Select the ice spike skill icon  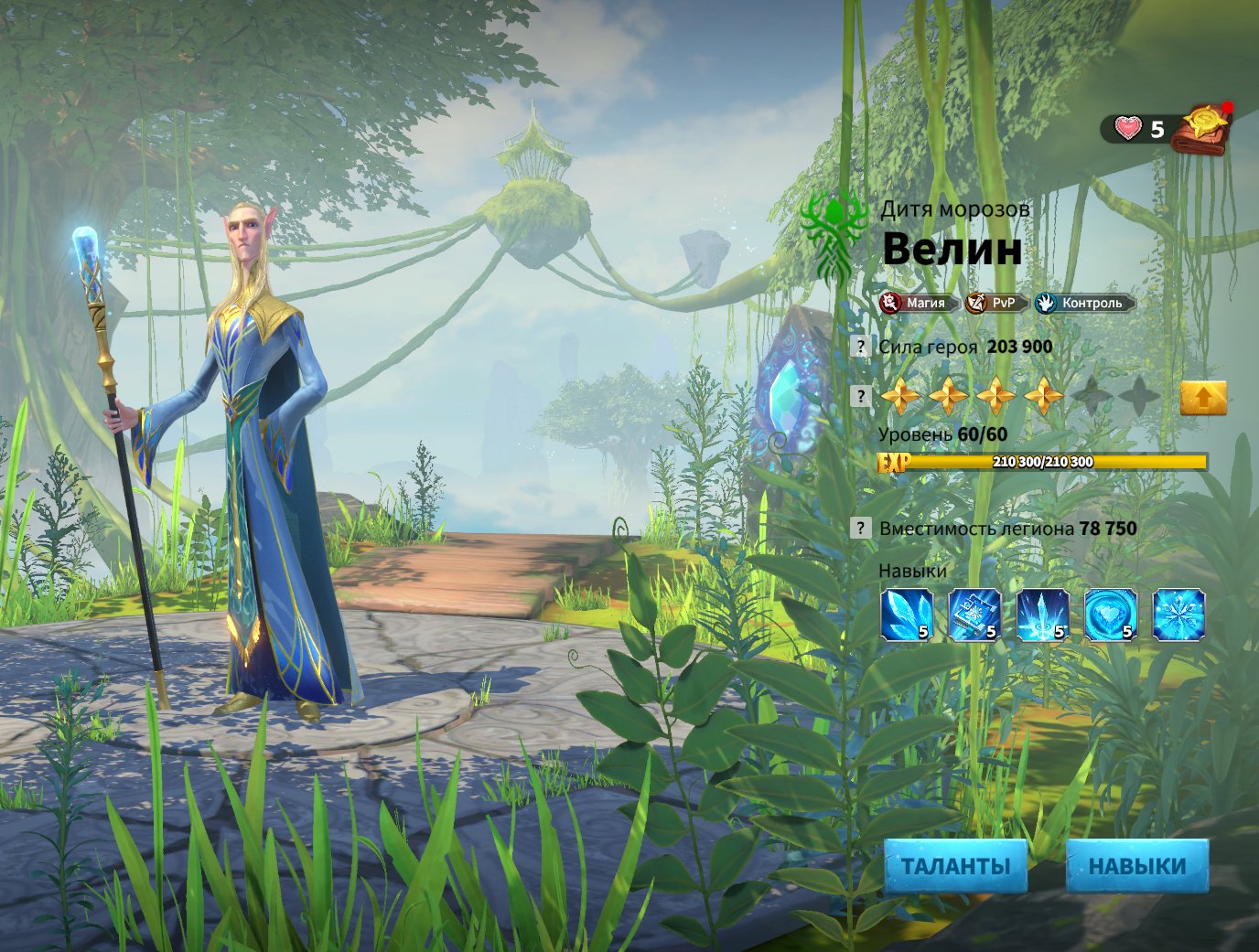click(1042, 615)
